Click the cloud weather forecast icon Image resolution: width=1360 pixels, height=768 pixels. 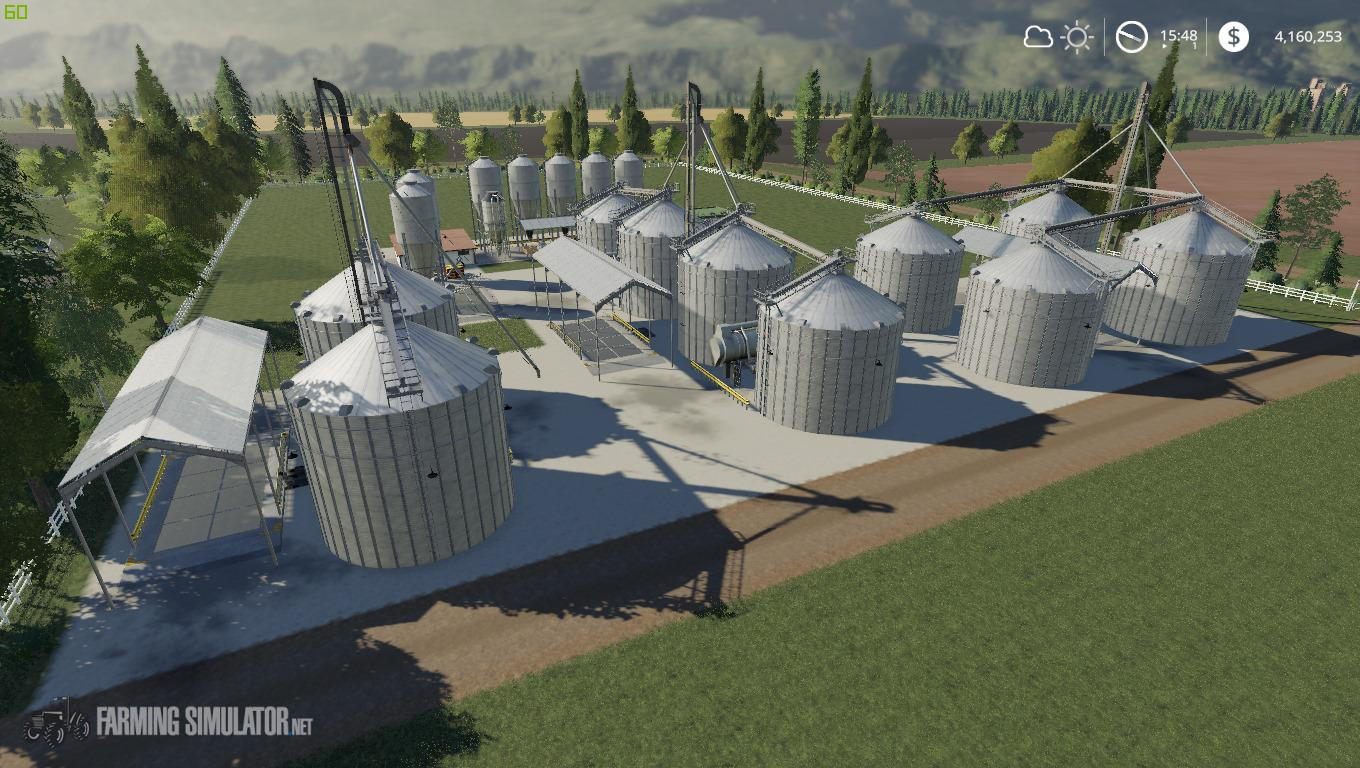tap(1038, 37)
